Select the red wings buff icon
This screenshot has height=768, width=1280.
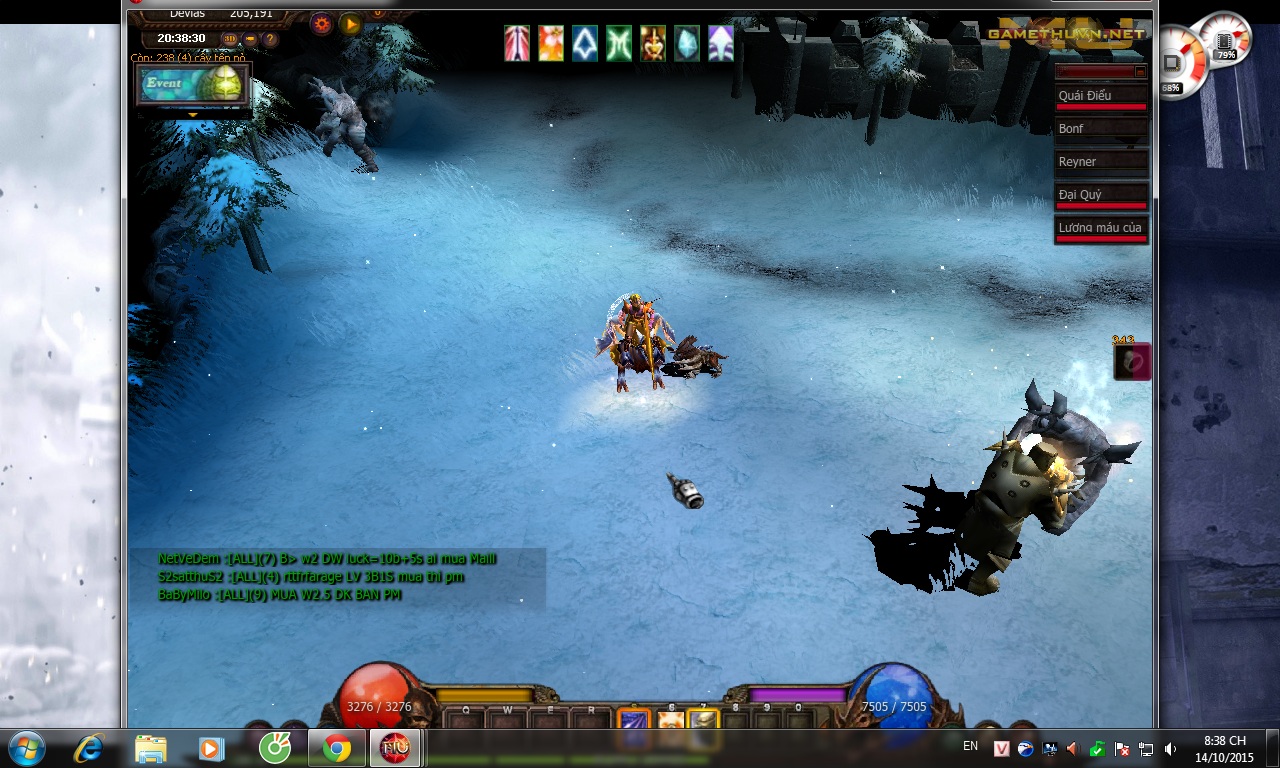pos(517,44)
